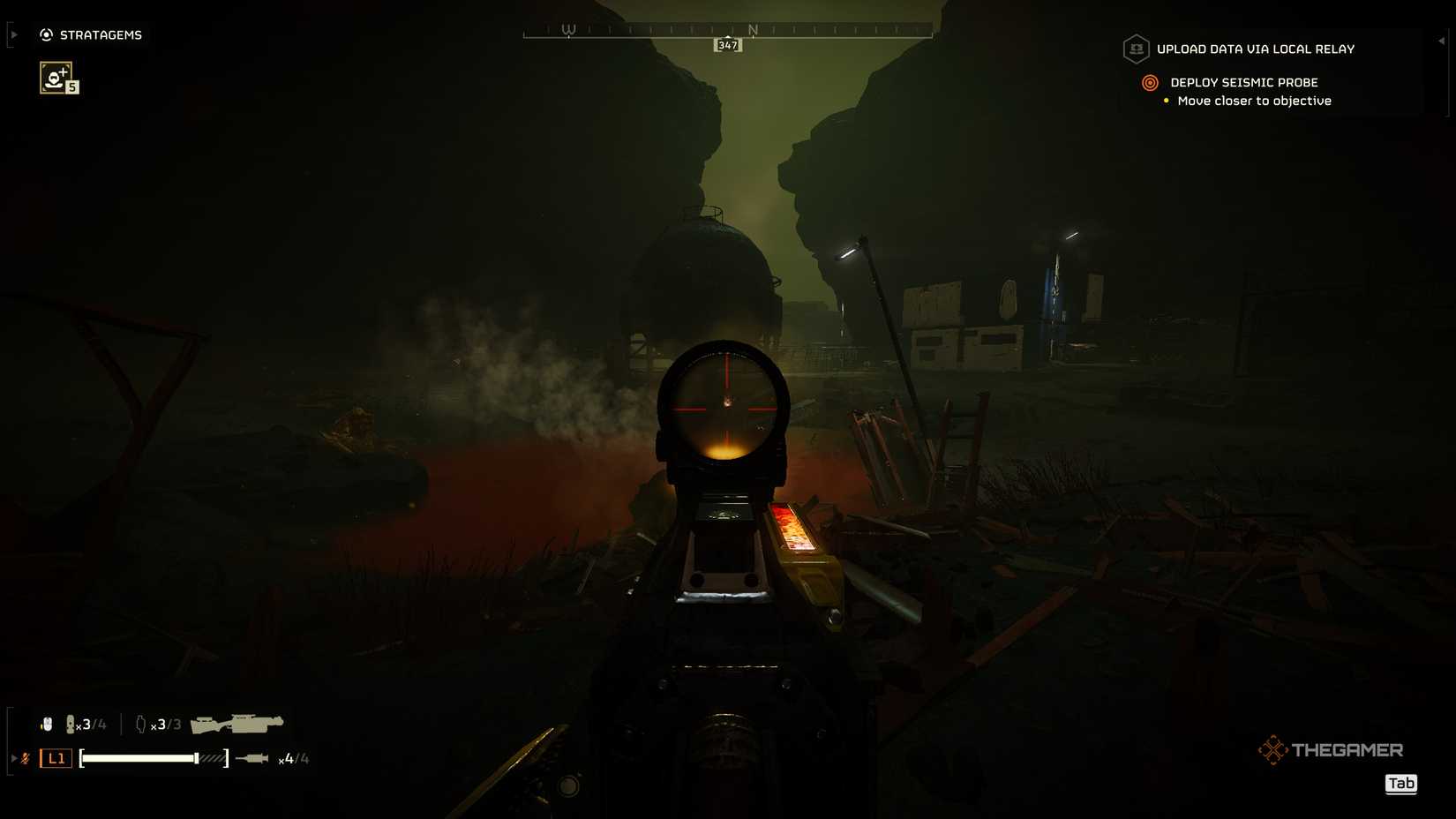The image size is (1456, 819).
Task: Open the STRATAGEMS header label
Action: [100, 34]
